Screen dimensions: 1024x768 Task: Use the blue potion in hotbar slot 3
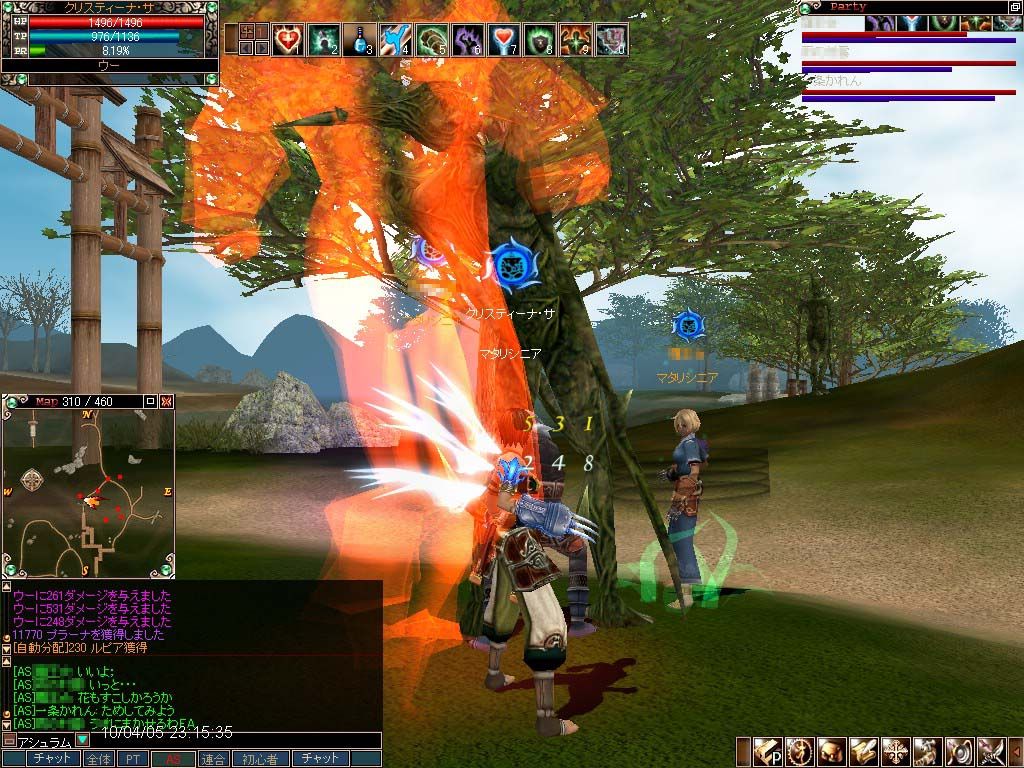(x=358, y=40)
